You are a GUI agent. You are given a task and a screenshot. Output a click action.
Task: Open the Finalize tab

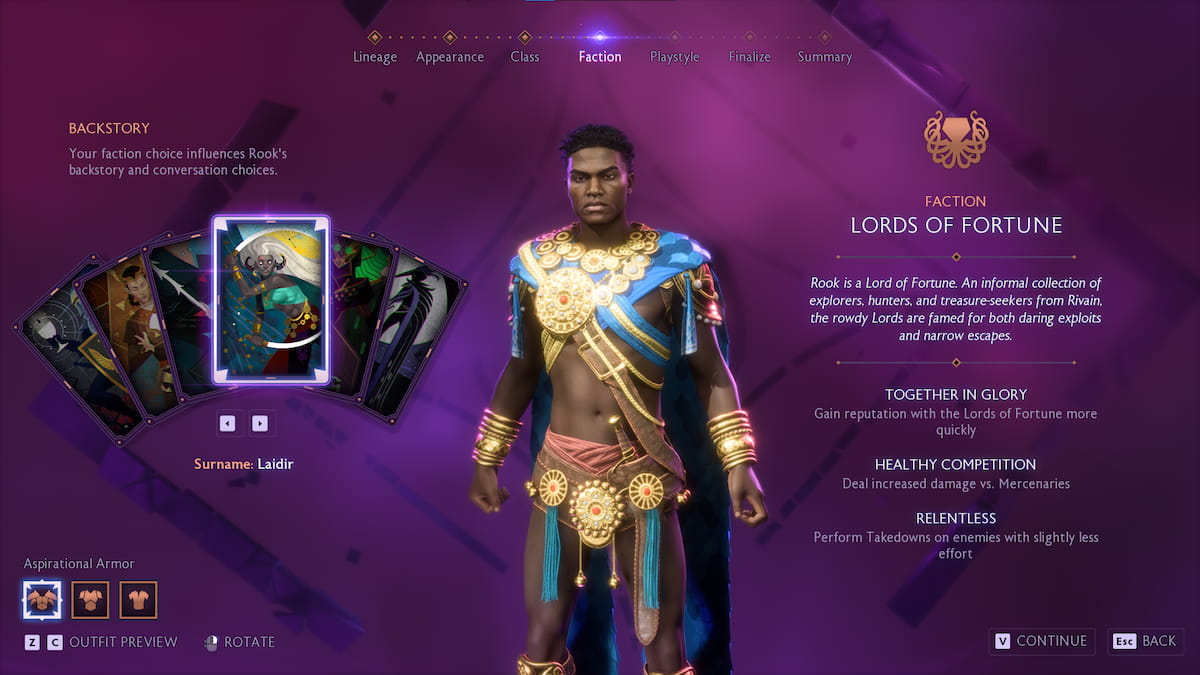750,56
